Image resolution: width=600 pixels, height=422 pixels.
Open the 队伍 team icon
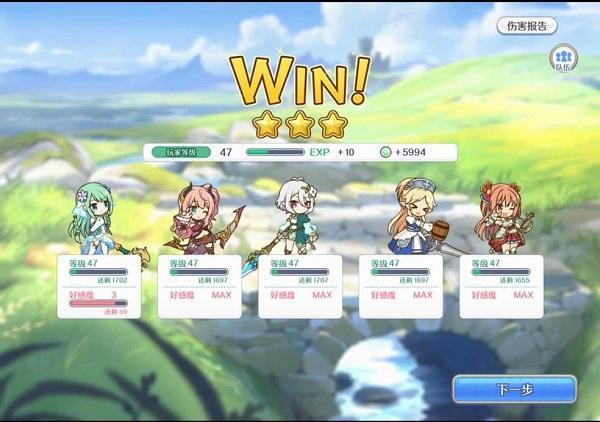[564, 58]
